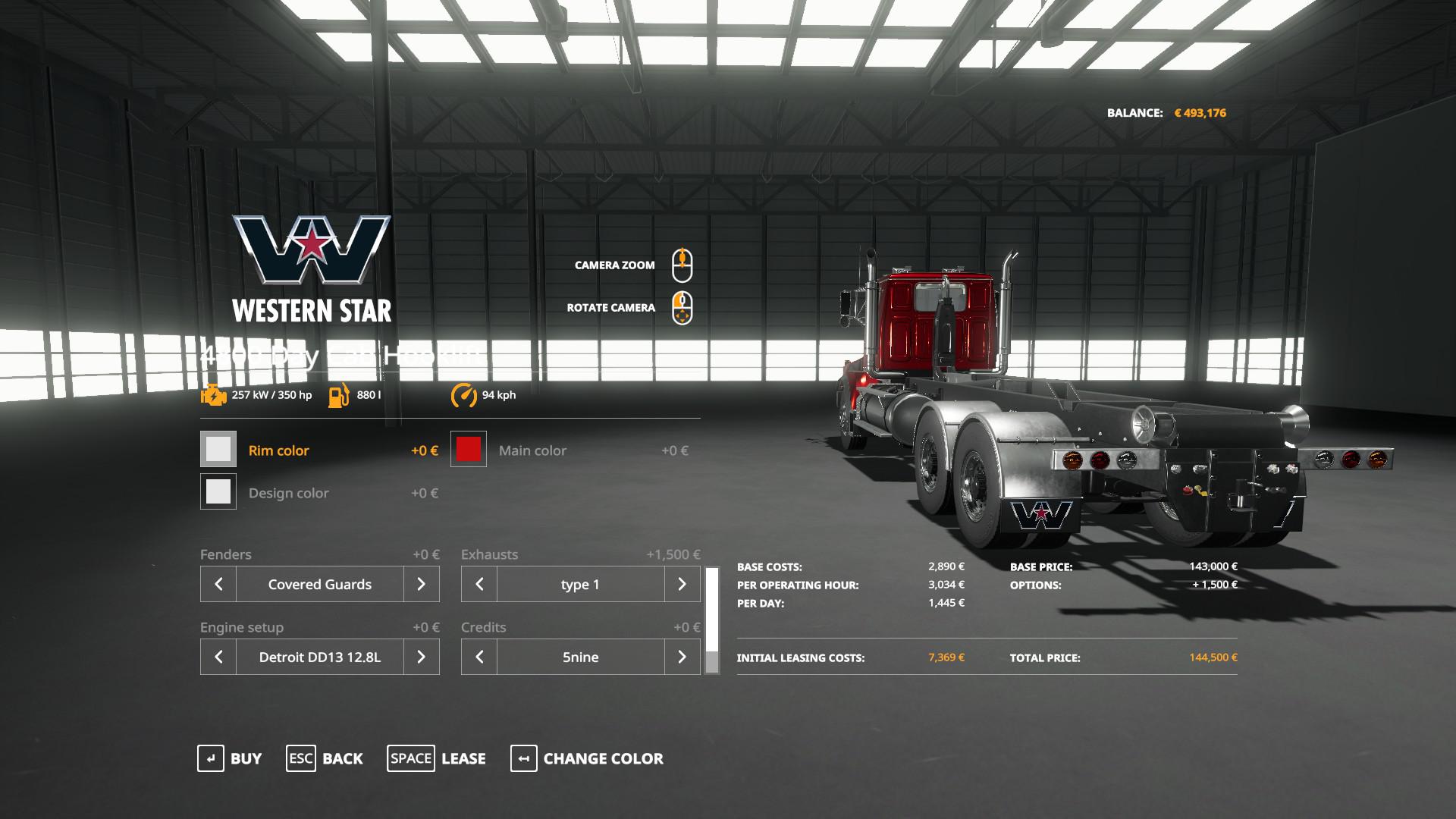Viewport: 1456px width, 819px height.
Task: Cycle Exhausts to the next type
Action: 682,584
